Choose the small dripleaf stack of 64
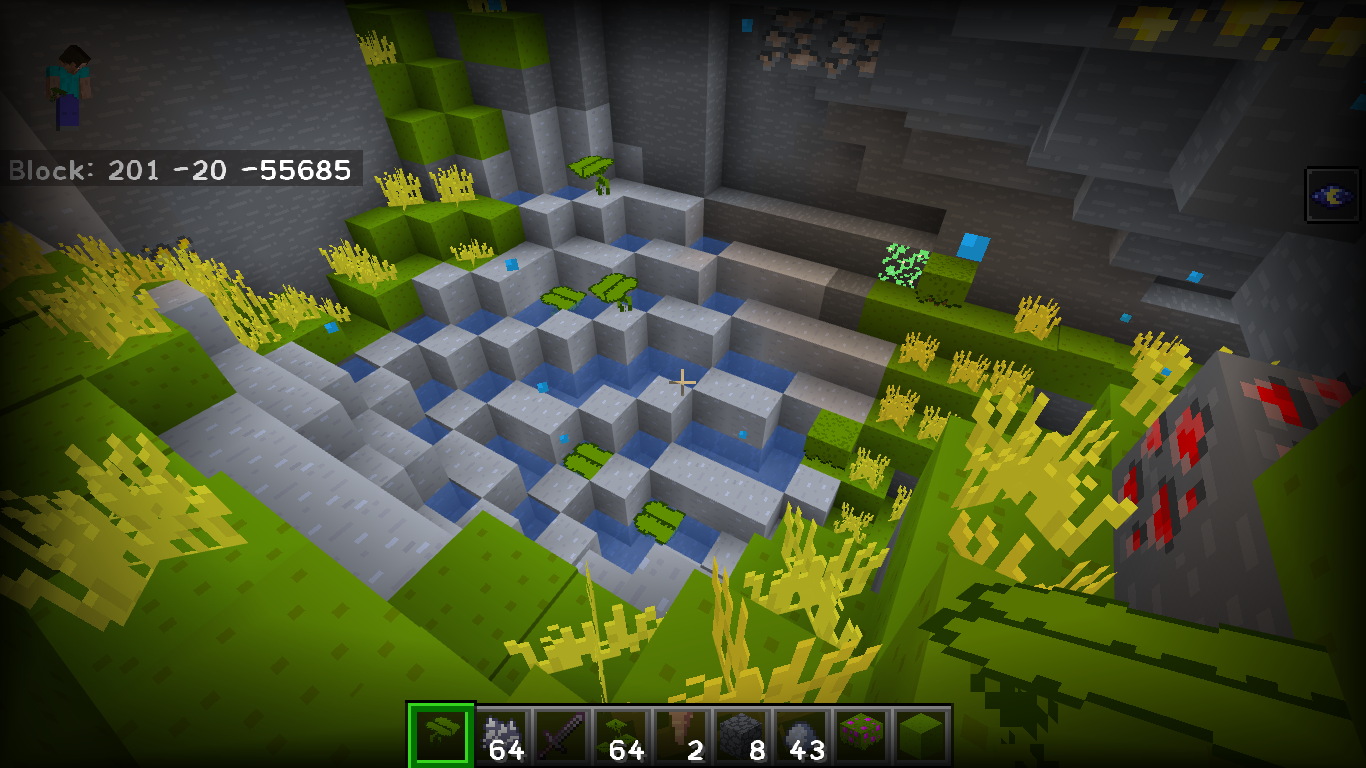The height and width of the screenshot is (768, 1366). [621, 737]
